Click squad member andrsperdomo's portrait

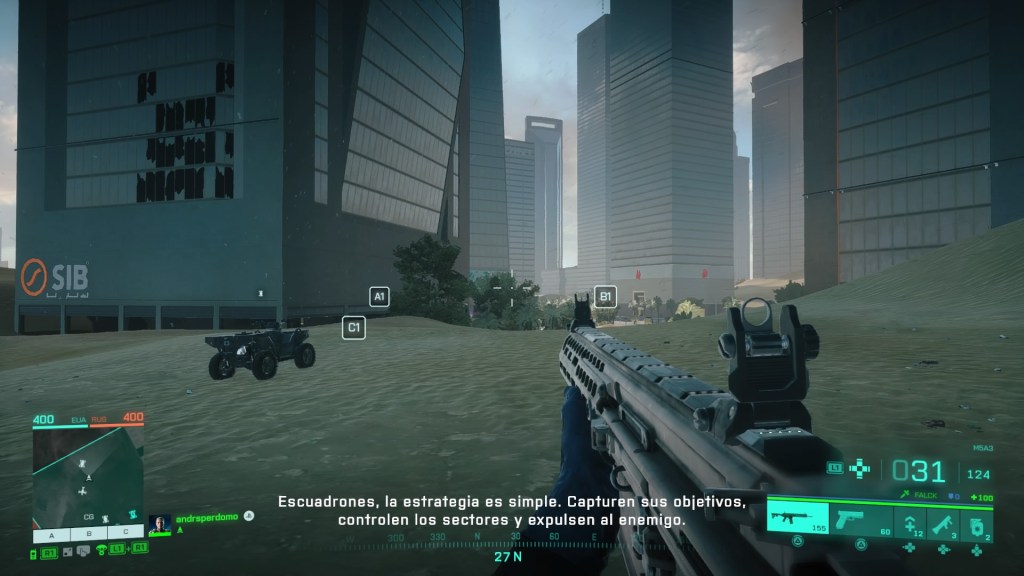pyautogui.click(x=159, y=523)
